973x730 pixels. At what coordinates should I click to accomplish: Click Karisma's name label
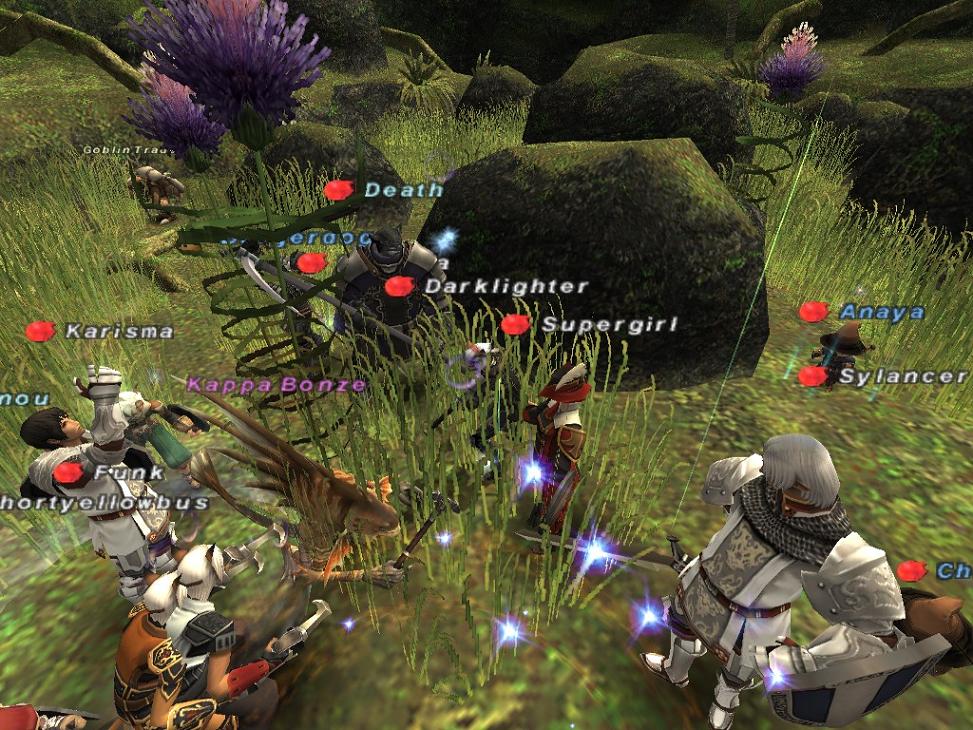tap(119, 331)
